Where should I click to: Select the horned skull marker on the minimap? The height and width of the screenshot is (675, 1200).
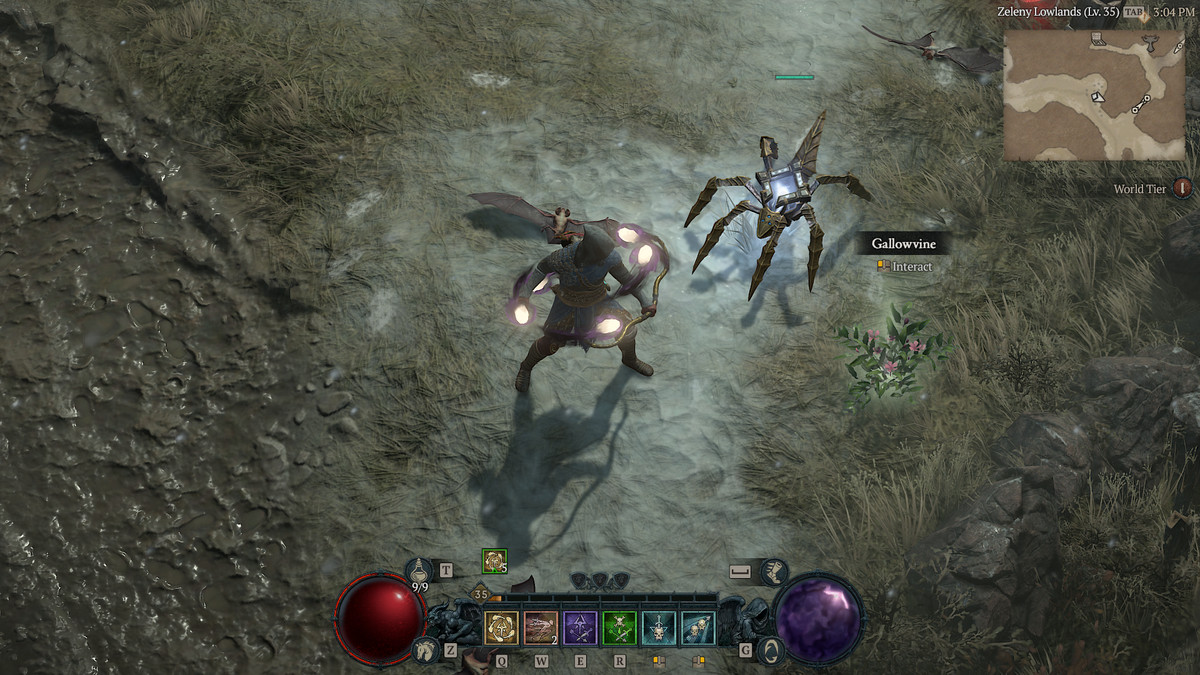click(x=1149, y=43)
